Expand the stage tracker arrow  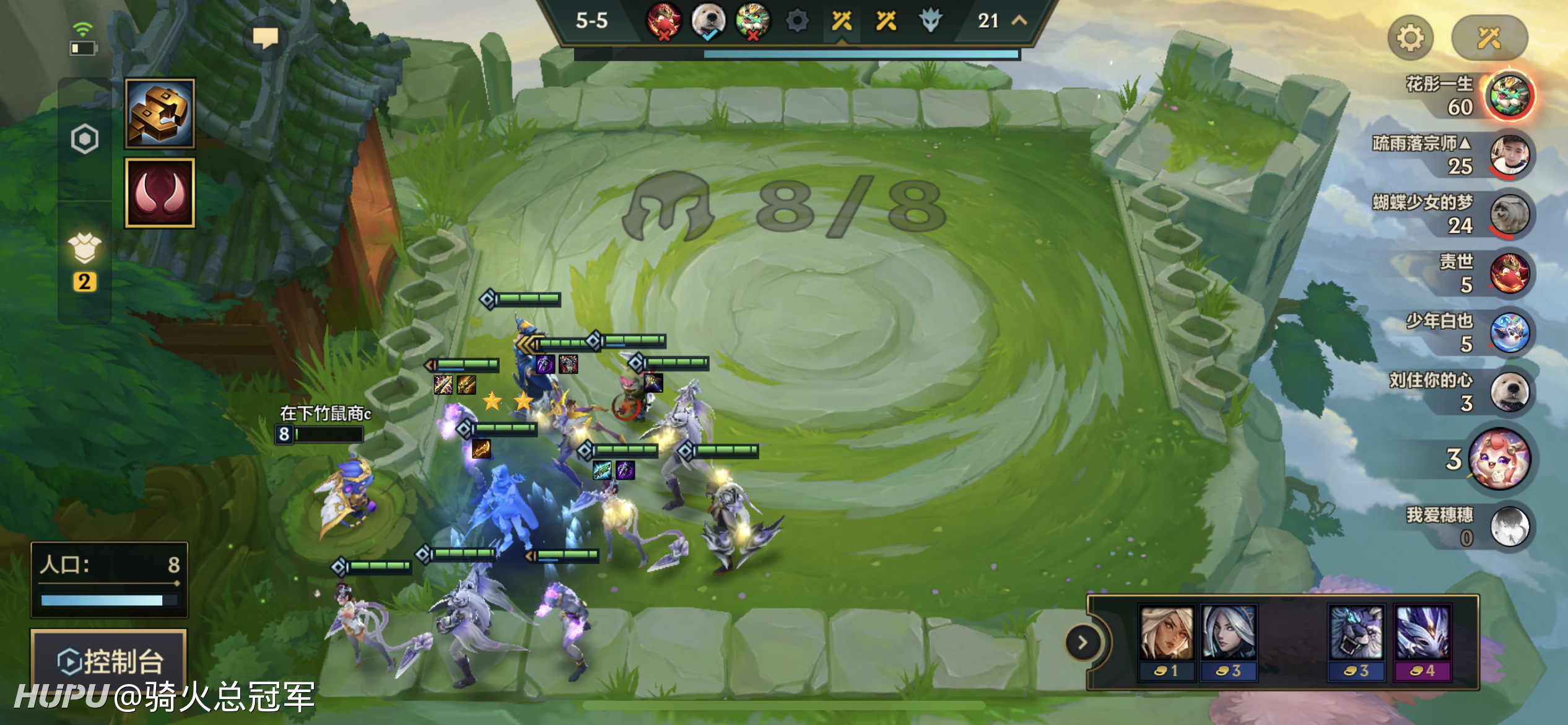coord(1019,20)
